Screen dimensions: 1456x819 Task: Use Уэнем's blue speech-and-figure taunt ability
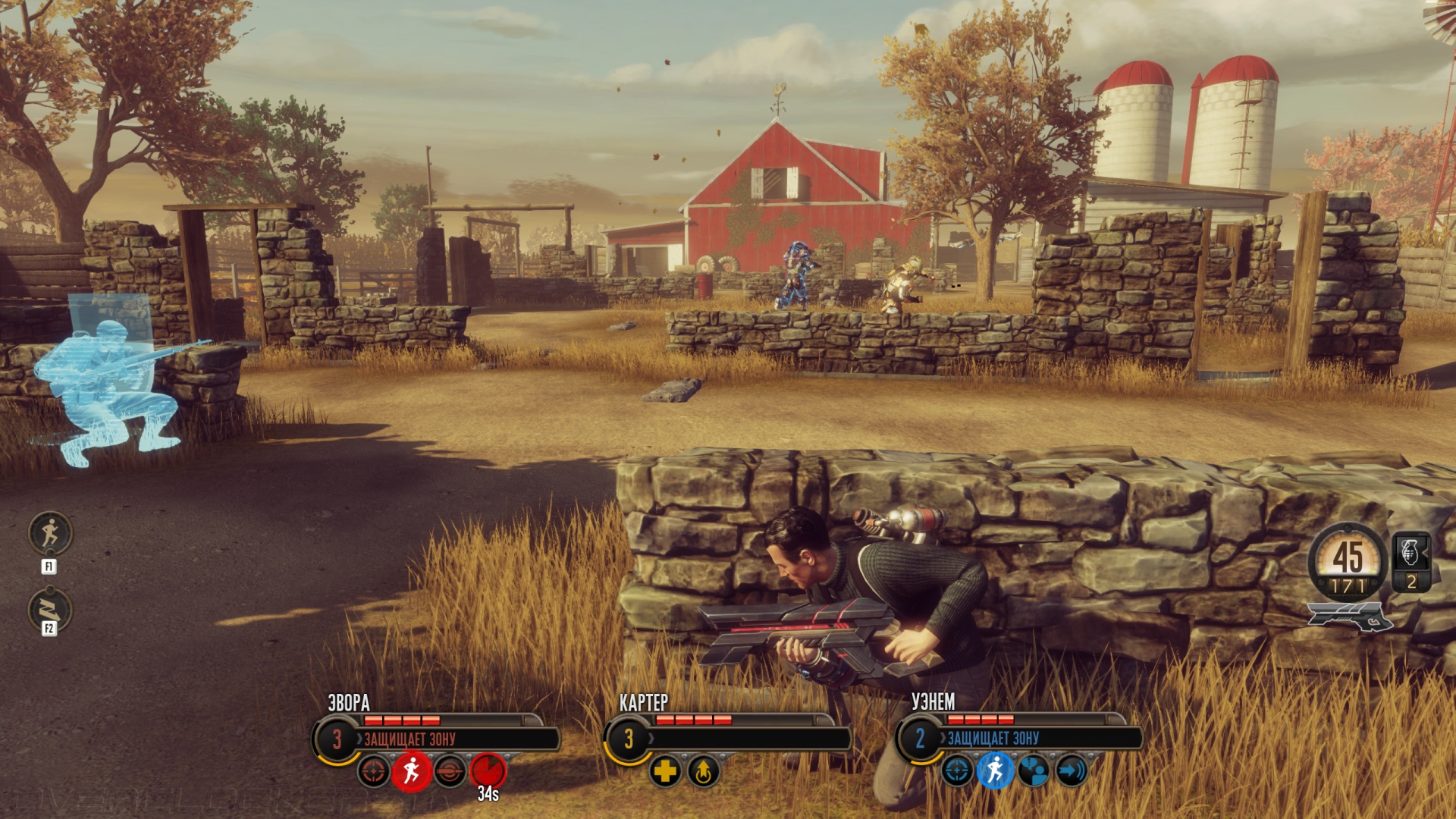[1033, 771]
